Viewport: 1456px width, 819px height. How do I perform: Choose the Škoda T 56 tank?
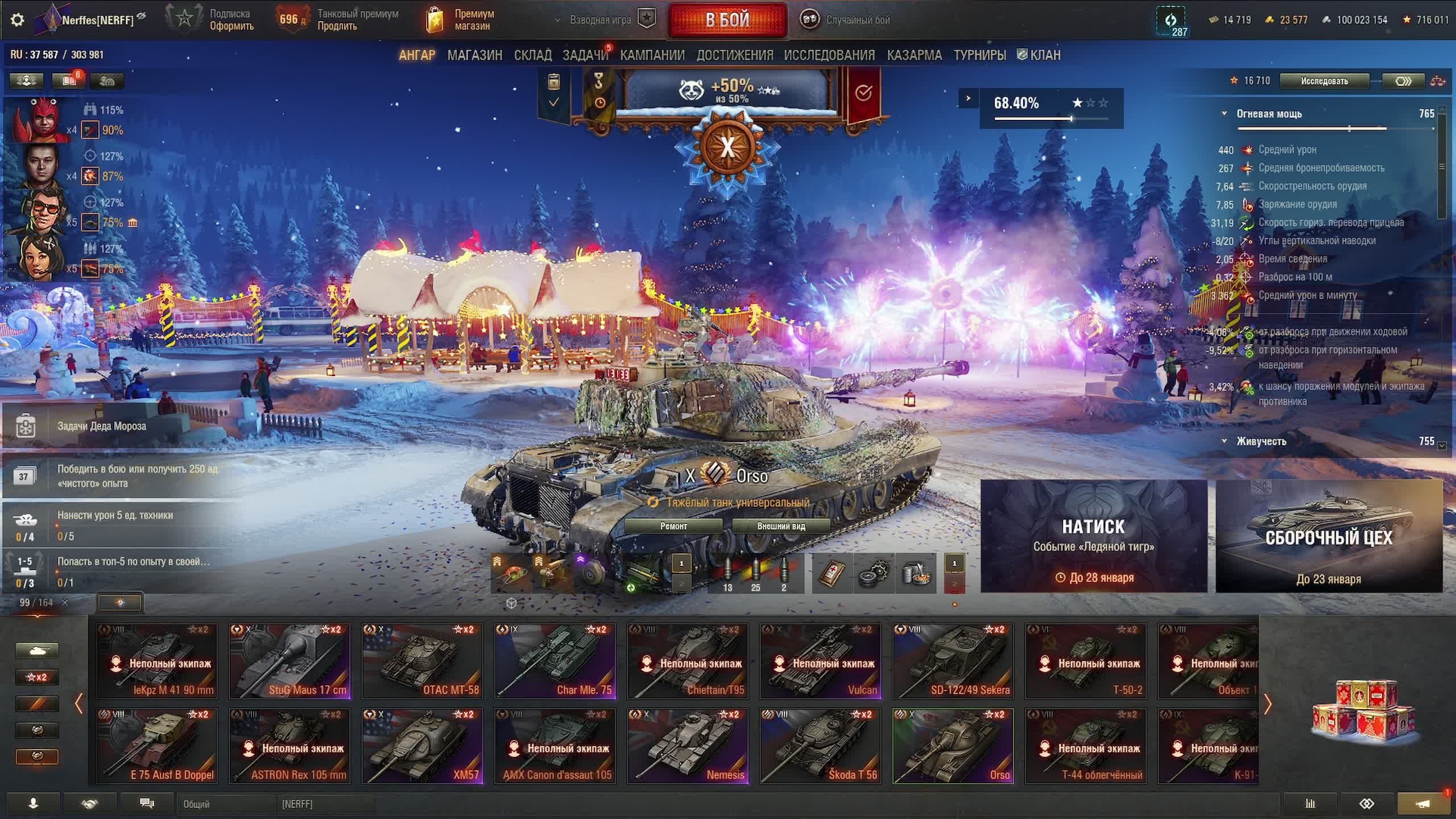point(820,746)
